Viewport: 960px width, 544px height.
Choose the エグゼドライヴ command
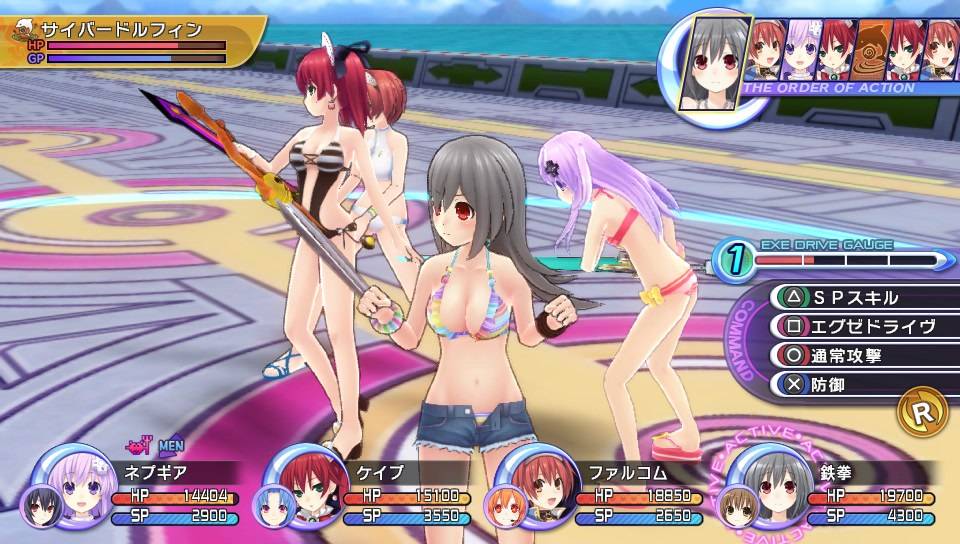coord(855,326)
